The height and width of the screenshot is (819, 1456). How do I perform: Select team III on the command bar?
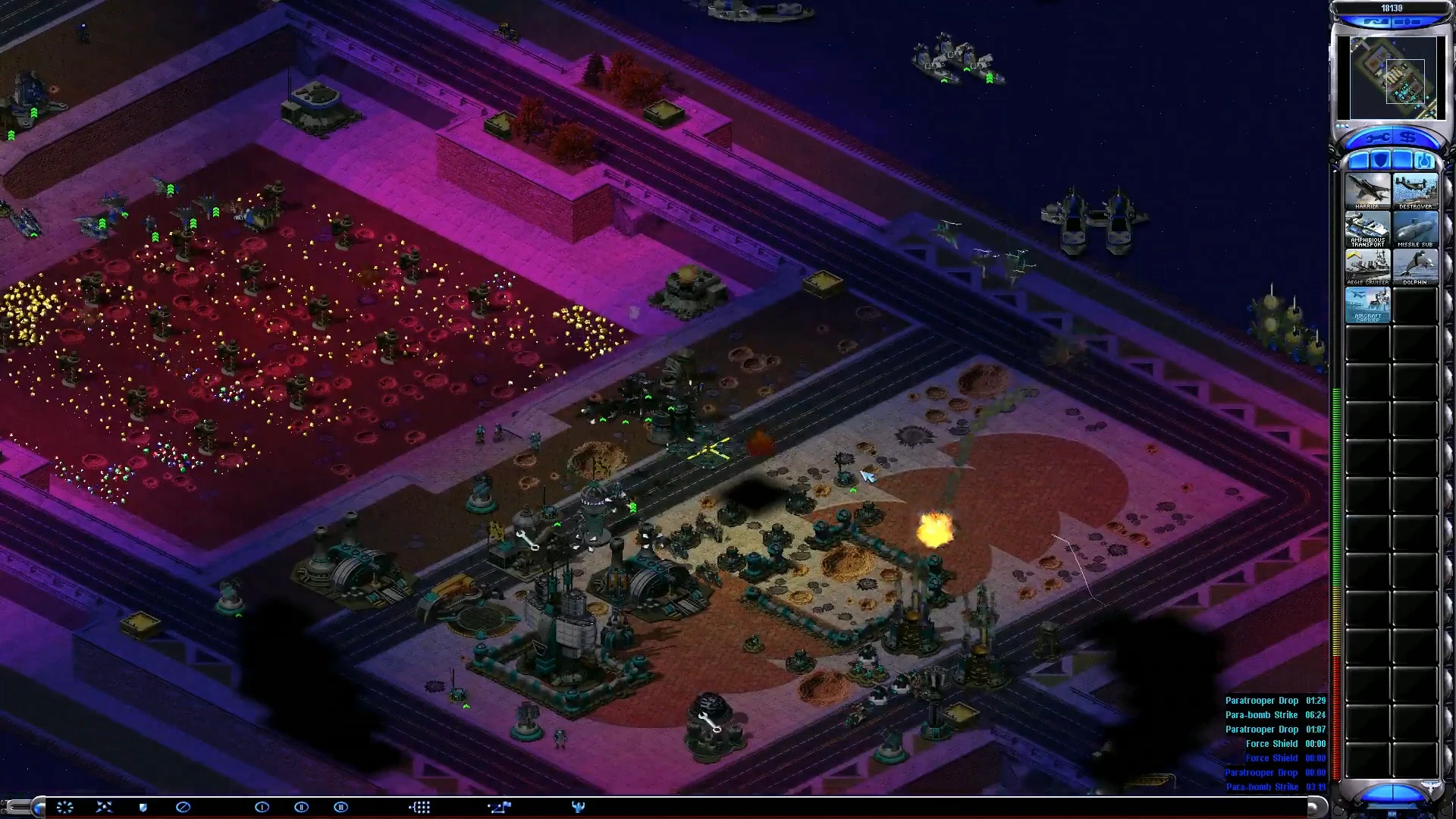[x=340, y=807]
